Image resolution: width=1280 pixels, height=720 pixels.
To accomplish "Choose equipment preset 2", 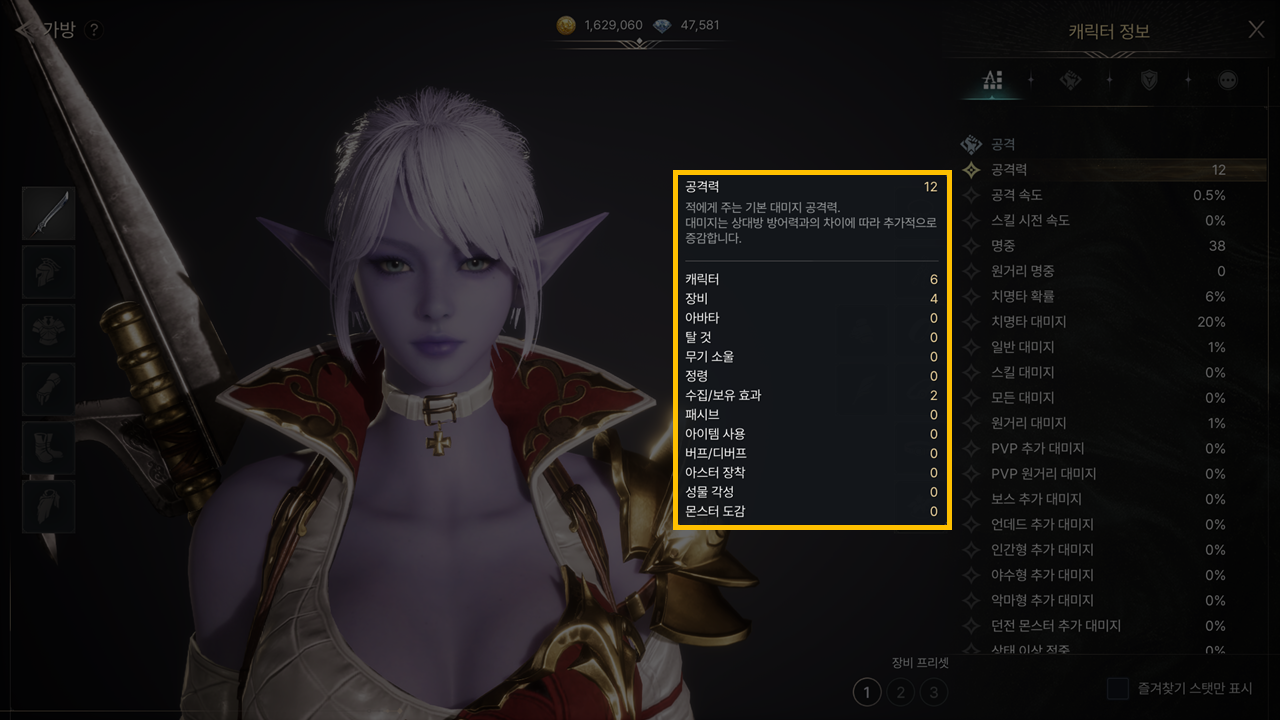I will [901, 691].
